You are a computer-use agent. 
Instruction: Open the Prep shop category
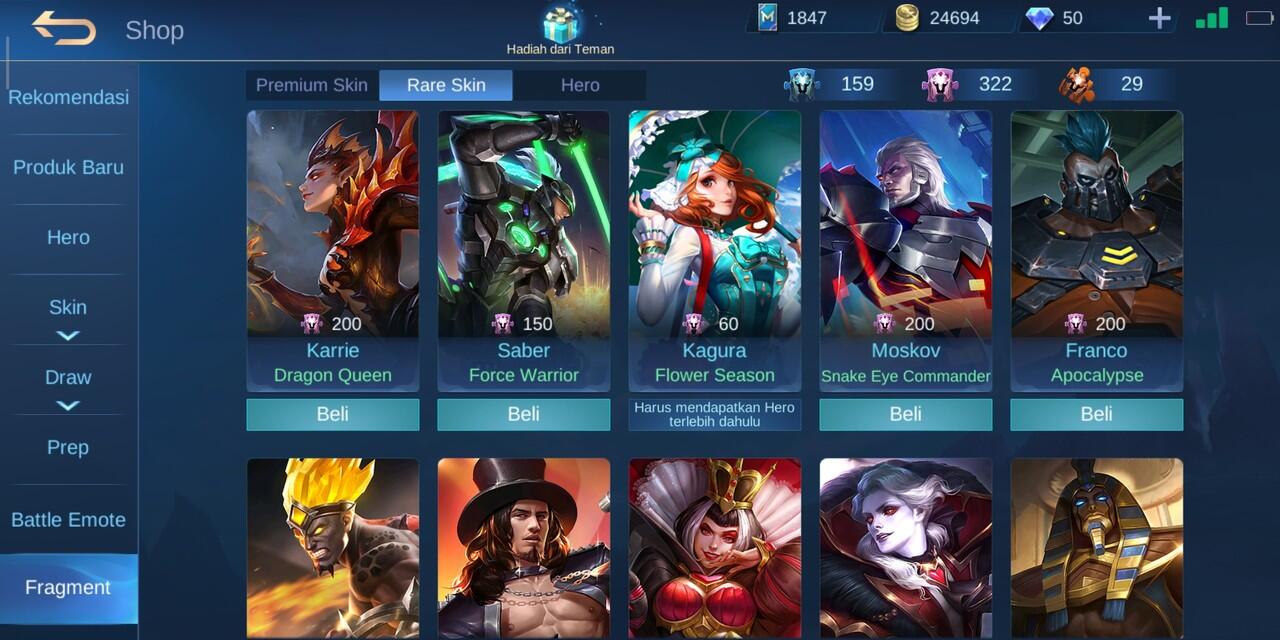pos(68,447)
